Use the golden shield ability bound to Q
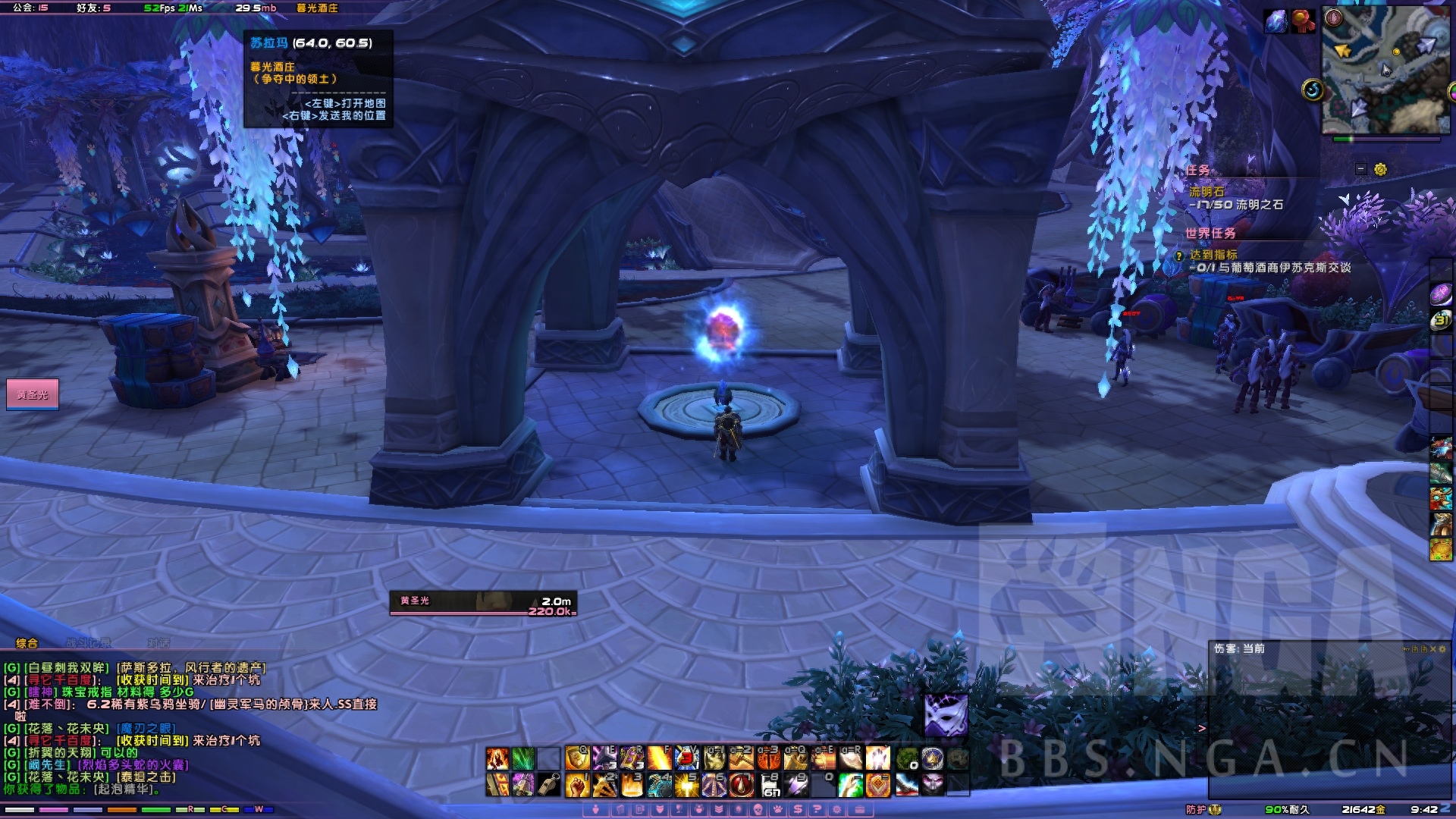1456x819 pixels. tap(577, 758)
